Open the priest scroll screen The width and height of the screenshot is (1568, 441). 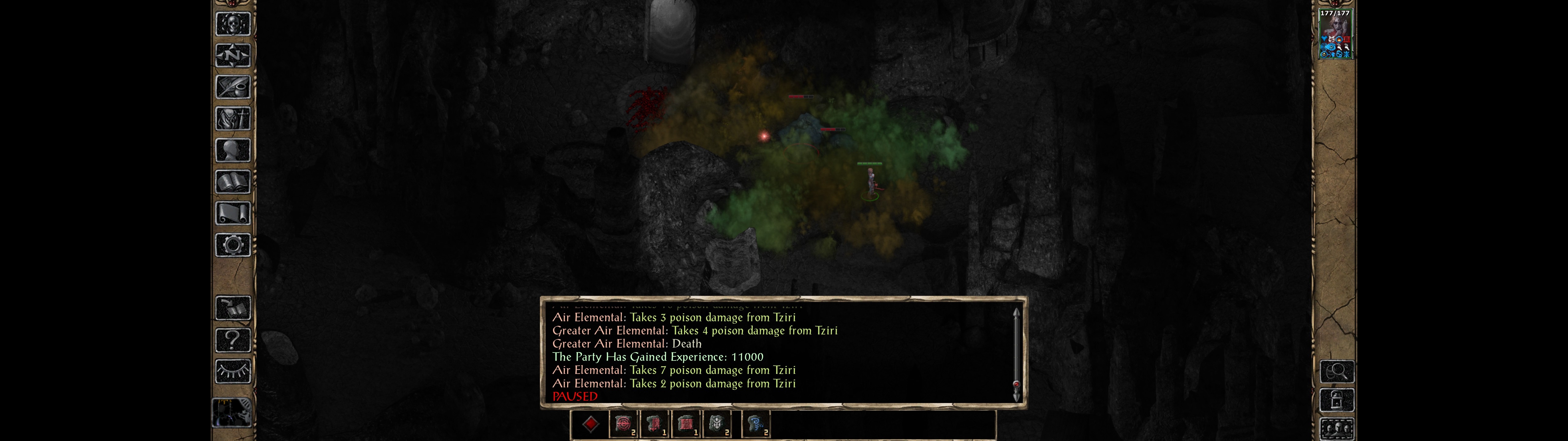point(233,213)
